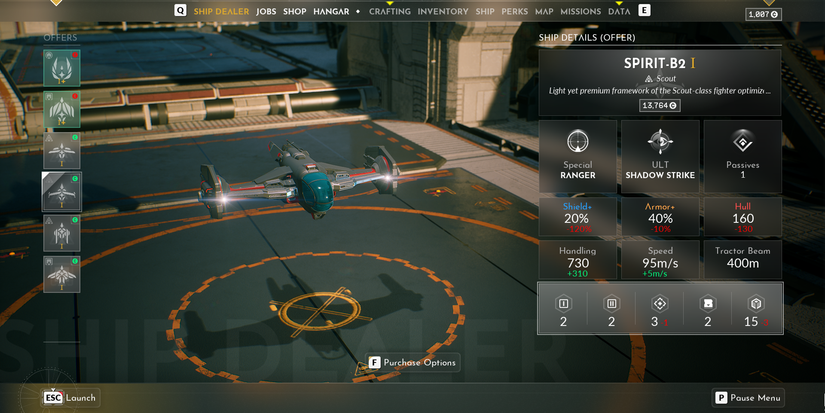825x413 pixels.
Task: Open the Shop tab
Action: click(295, 11)
